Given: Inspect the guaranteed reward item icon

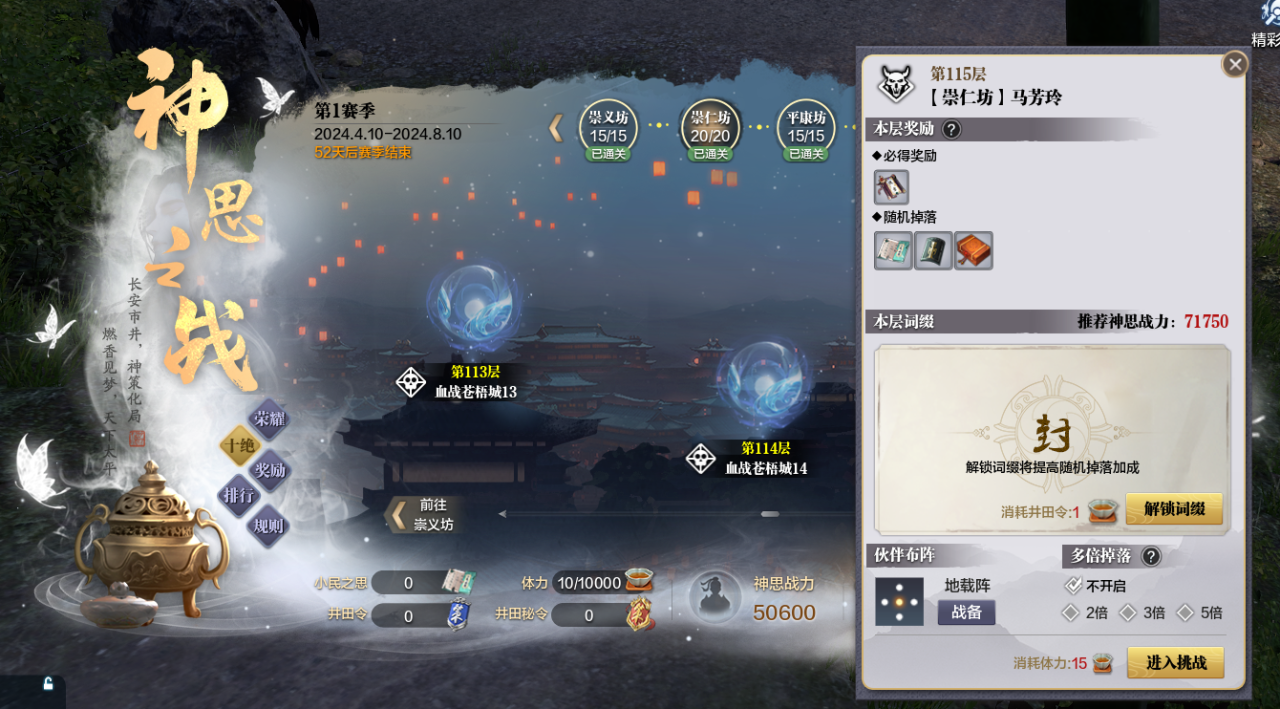Looking at the screenshot, I should click(891, 187).
